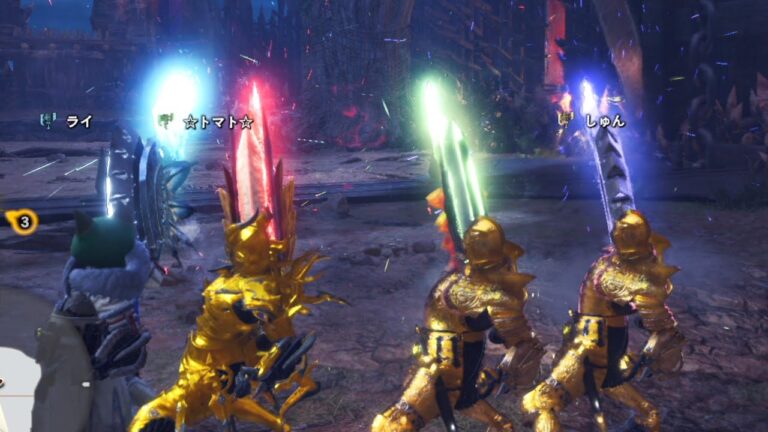Click the yellow number 3 player marker
This screenshot has height=432, width=768.
tap(23, 221)
